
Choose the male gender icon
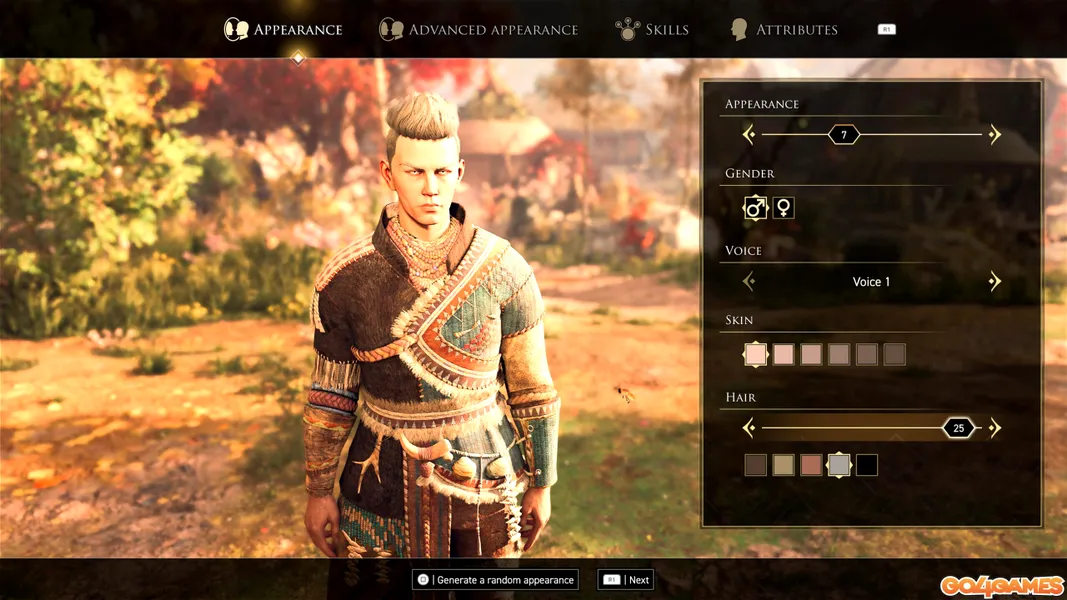coord(755,208)
